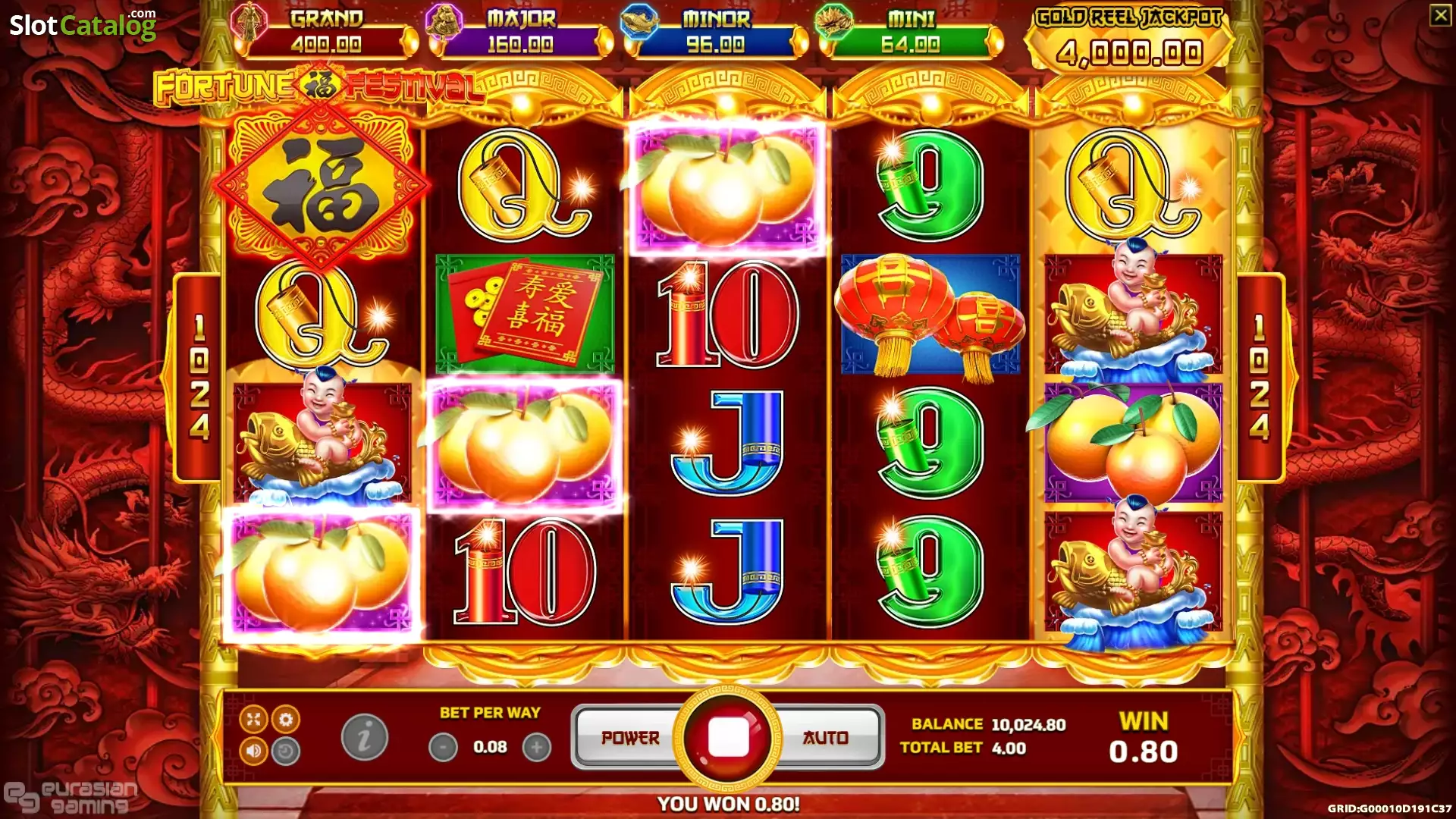
Task: Open the info paytable button
Action: tap(365, 737)
